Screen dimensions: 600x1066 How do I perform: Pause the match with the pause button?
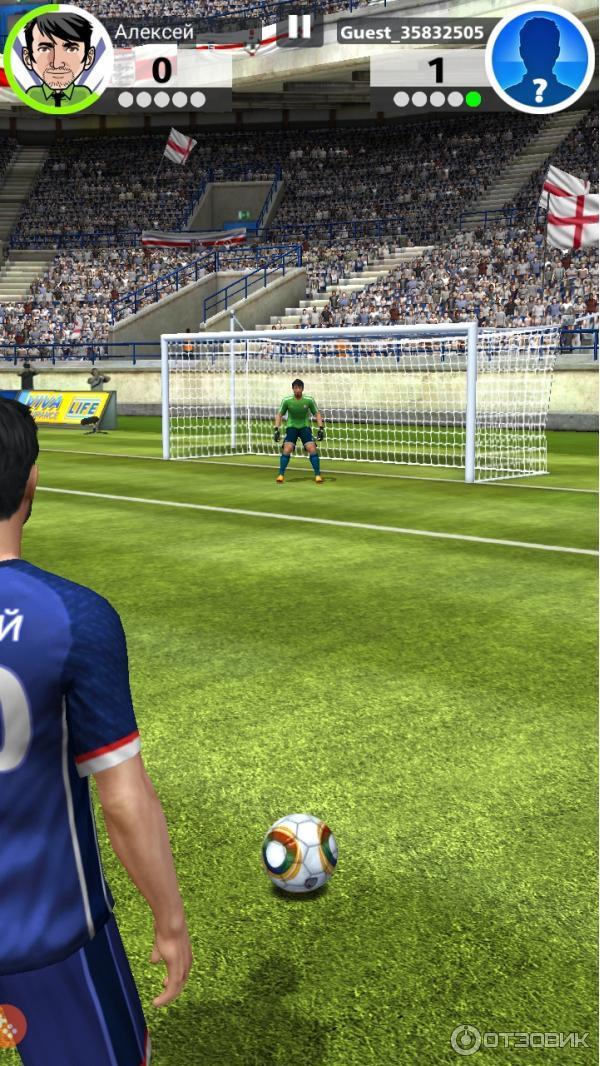299,28
